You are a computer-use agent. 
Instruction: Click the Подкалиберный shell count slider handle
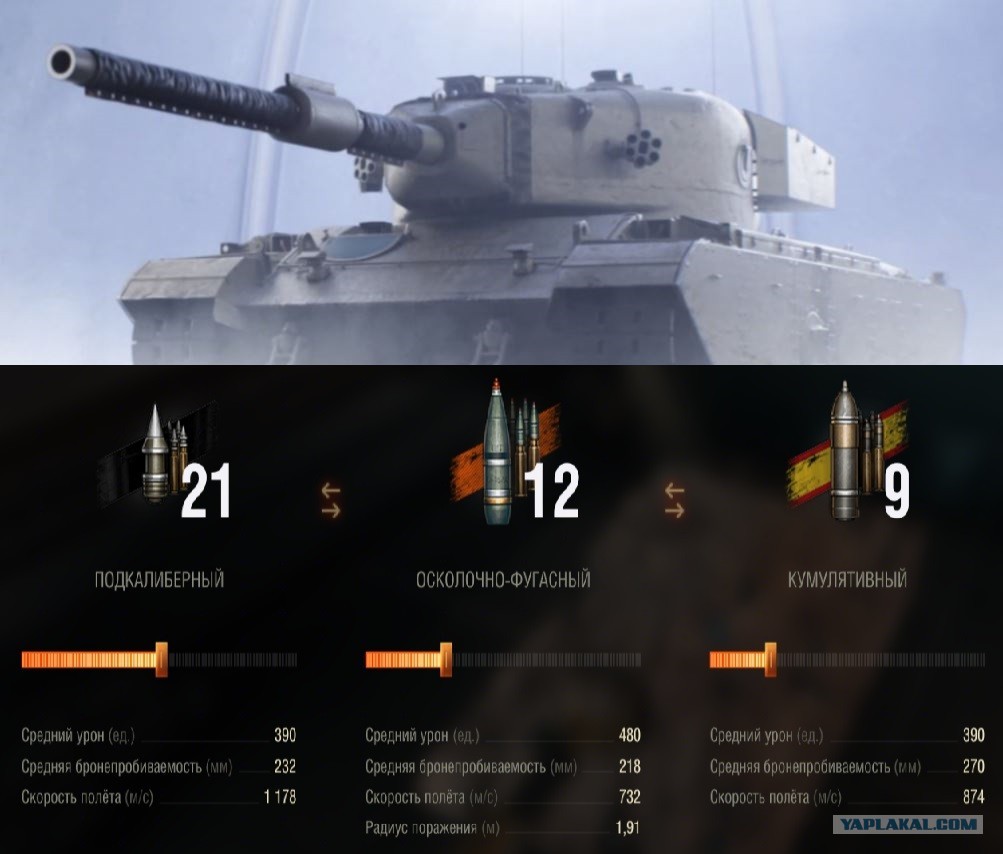(161, 660)
